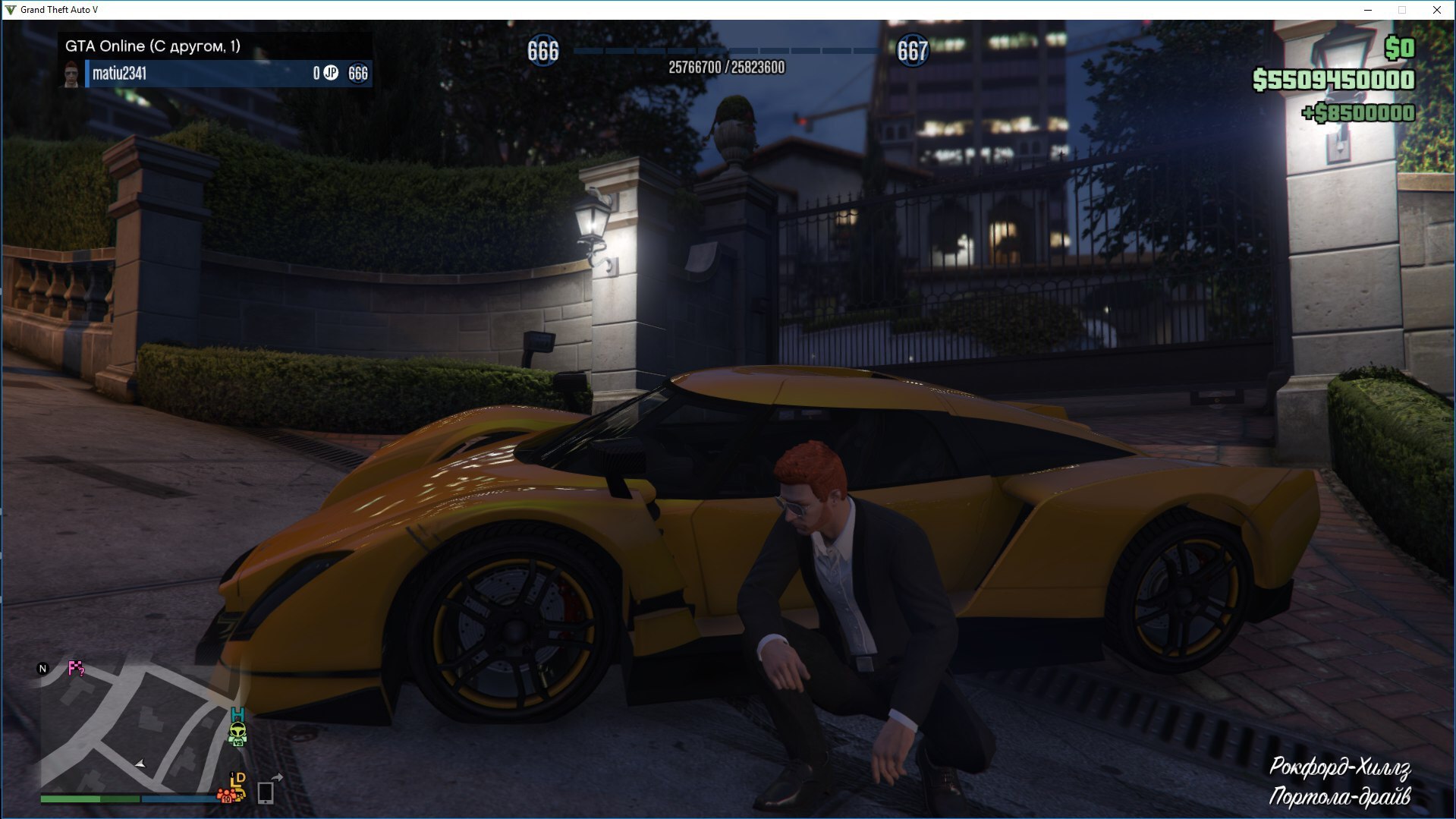This screenshot has width=1456, height=819.
Task: Click the teal H marker on minimap
Action: tap(238, 714)
